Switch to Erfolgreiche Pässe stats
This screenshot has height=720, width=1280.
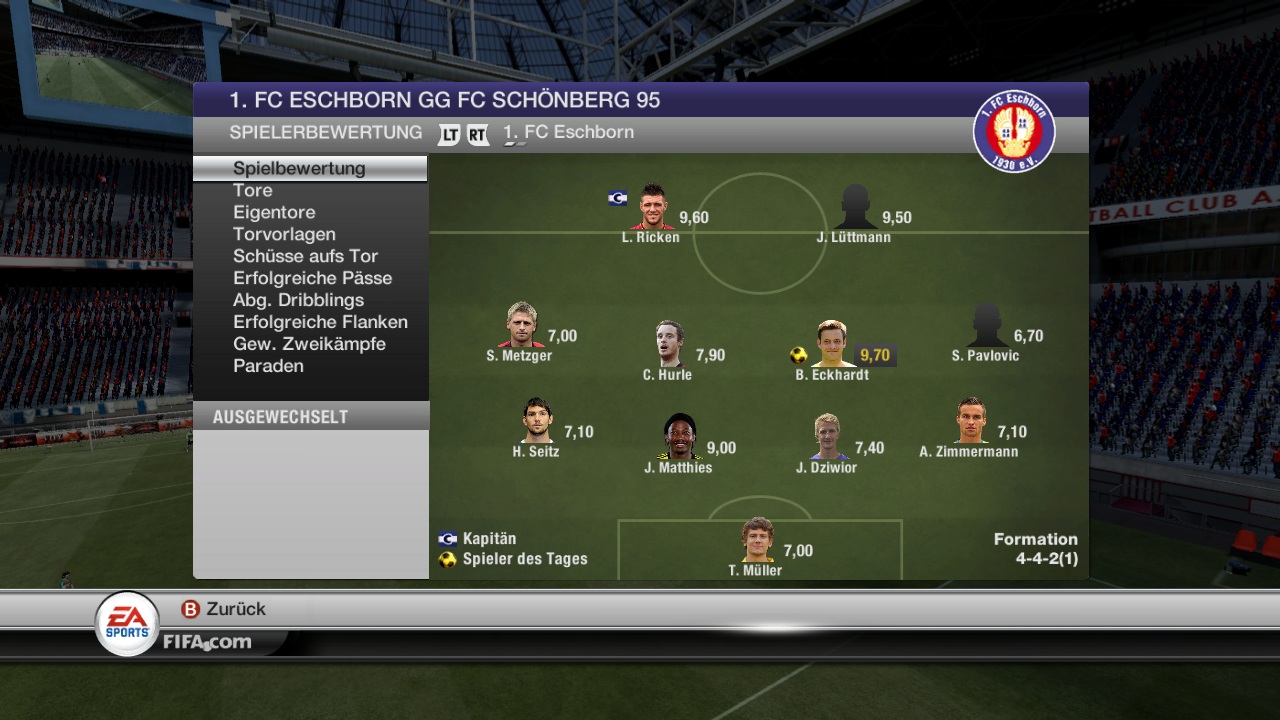(x=312, y=278)
